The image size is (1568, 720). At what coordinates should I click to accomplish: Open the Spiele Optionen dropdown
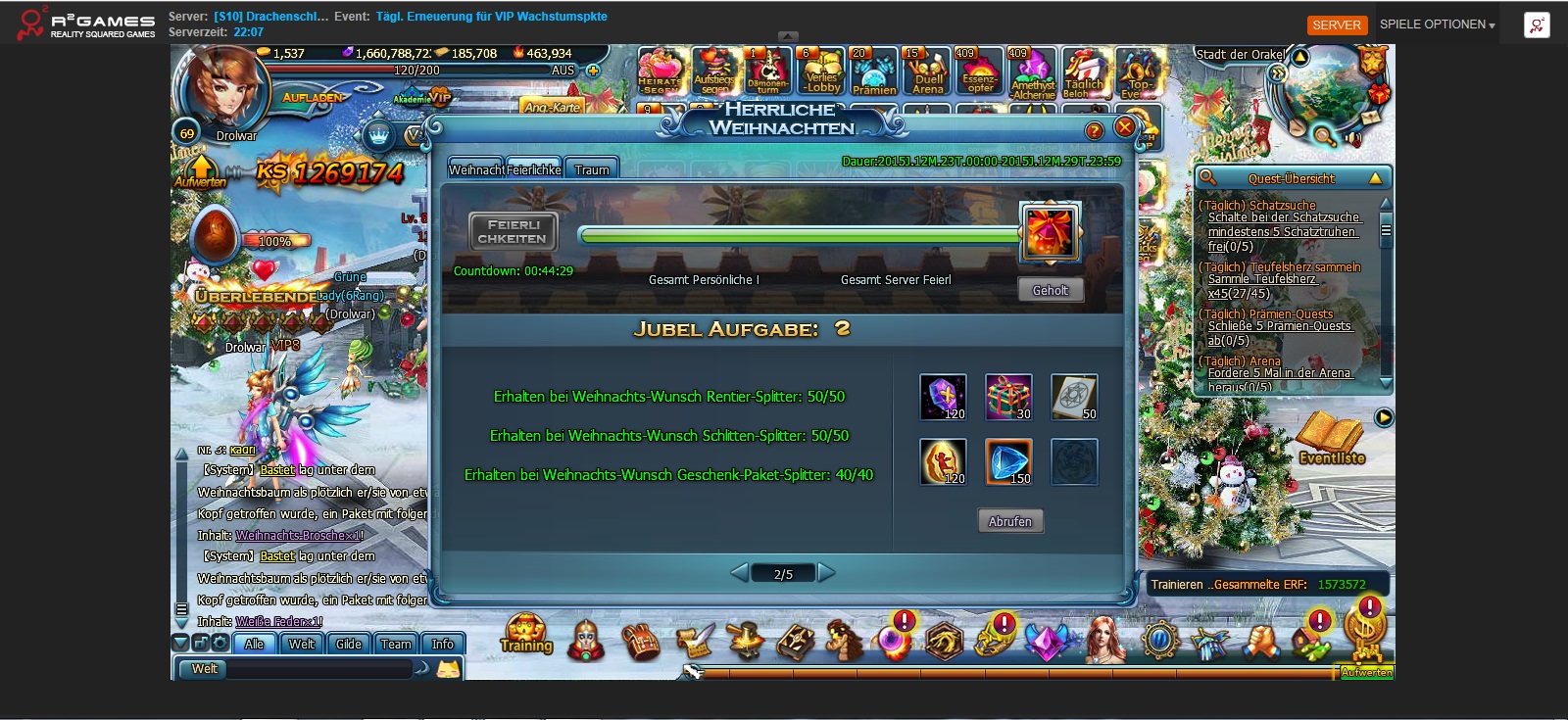[x=1437, y=24]
